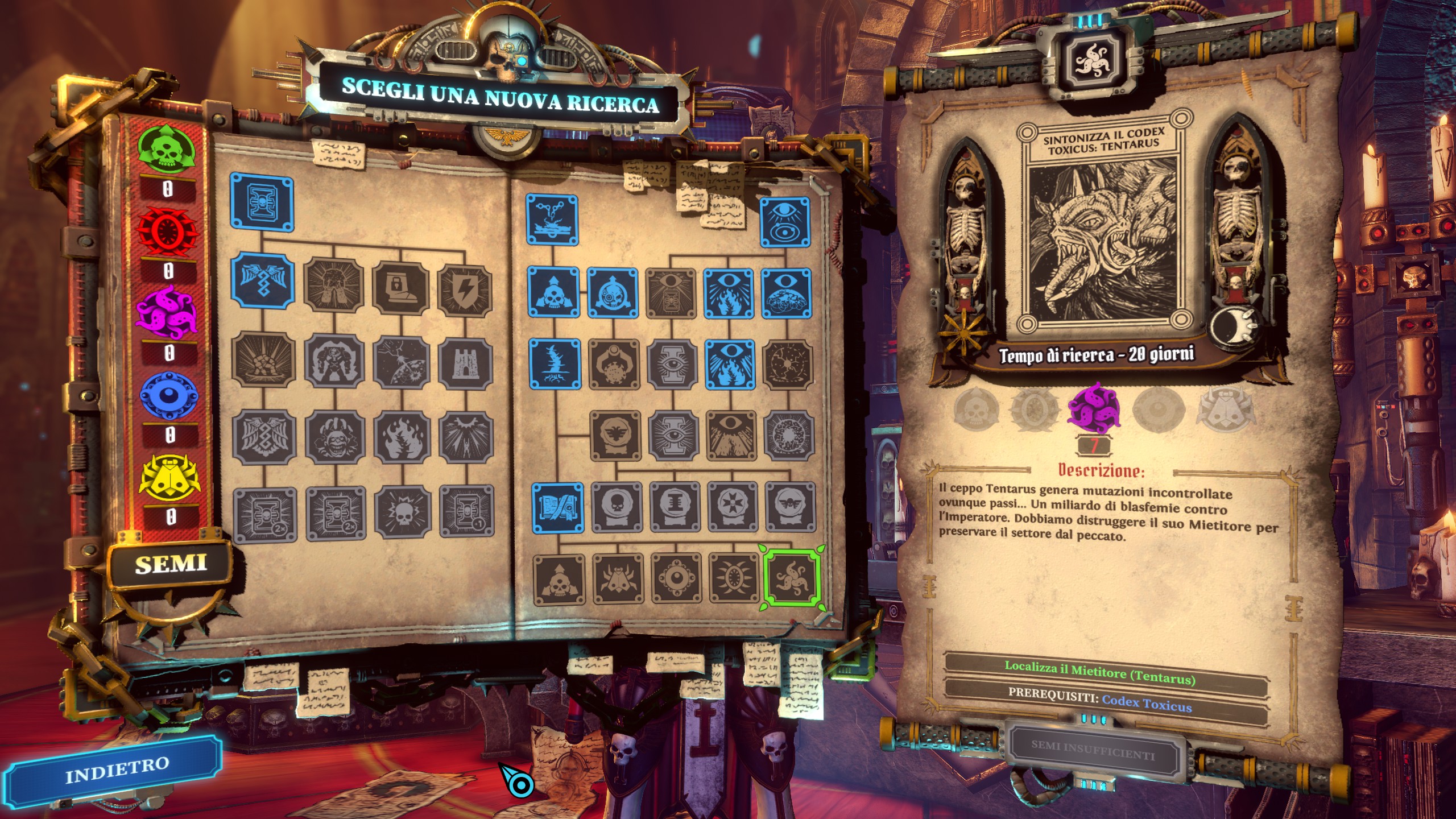1456x819 pixels.
Task: Choose the grey flames research node
Action: pyautogui.click(x=402, y=437)
